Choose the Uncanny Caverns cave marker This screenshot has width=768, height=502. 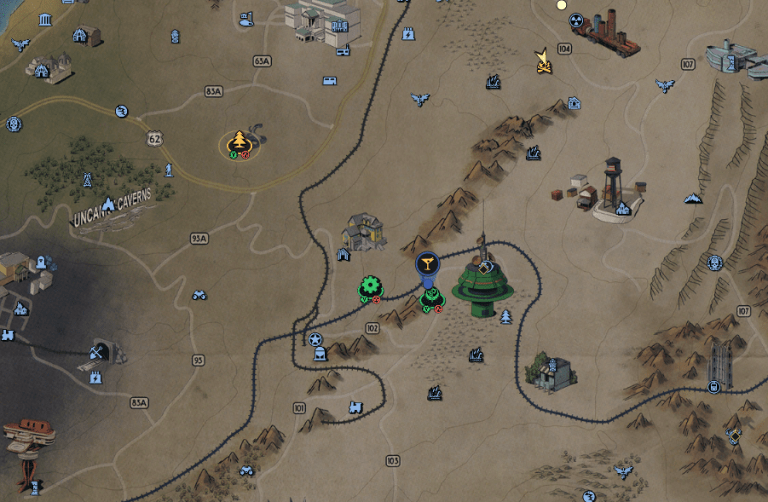[x=107, y=204]
